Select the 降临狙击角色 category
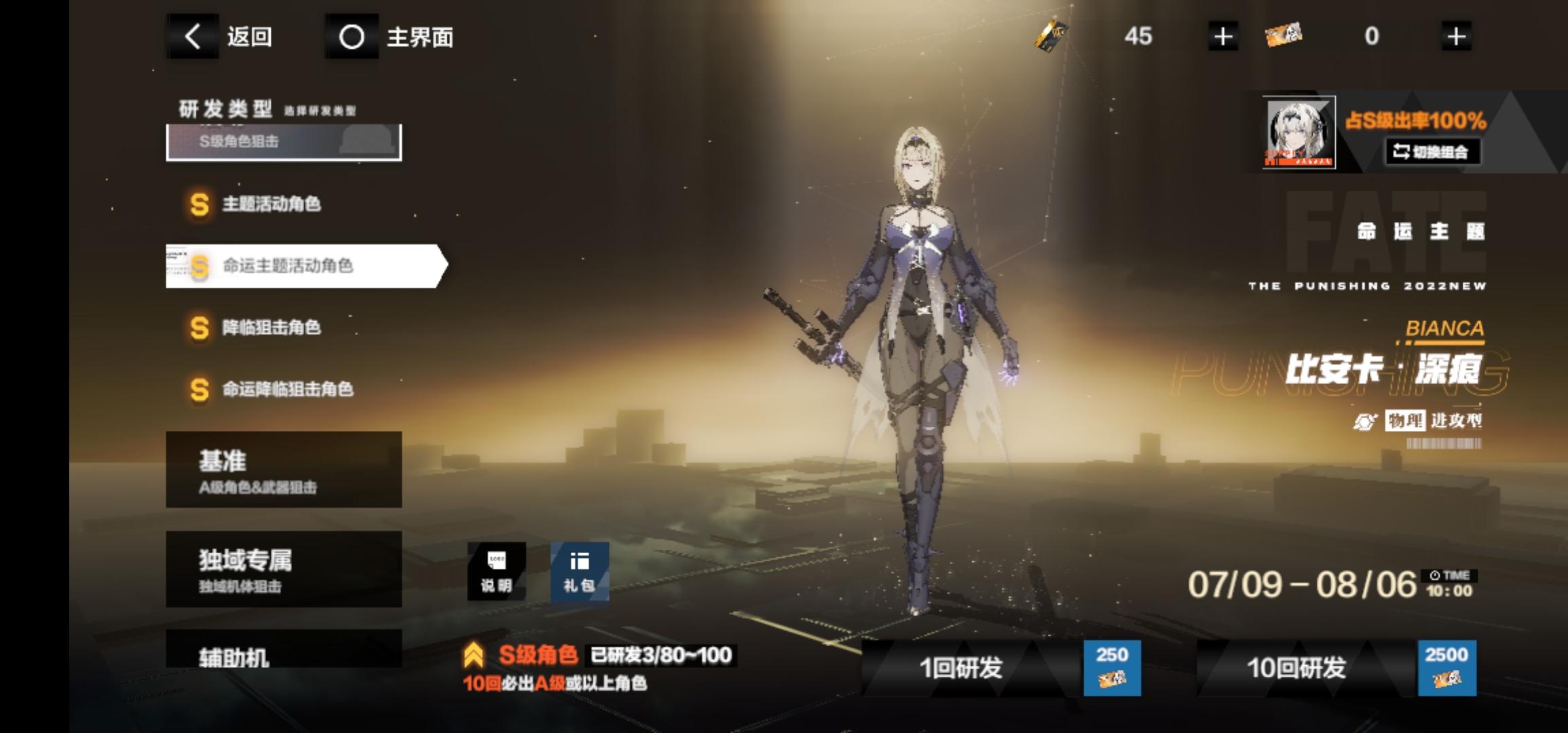The height and width of the screenshot is (733, 1568). (x=270, y=327)
